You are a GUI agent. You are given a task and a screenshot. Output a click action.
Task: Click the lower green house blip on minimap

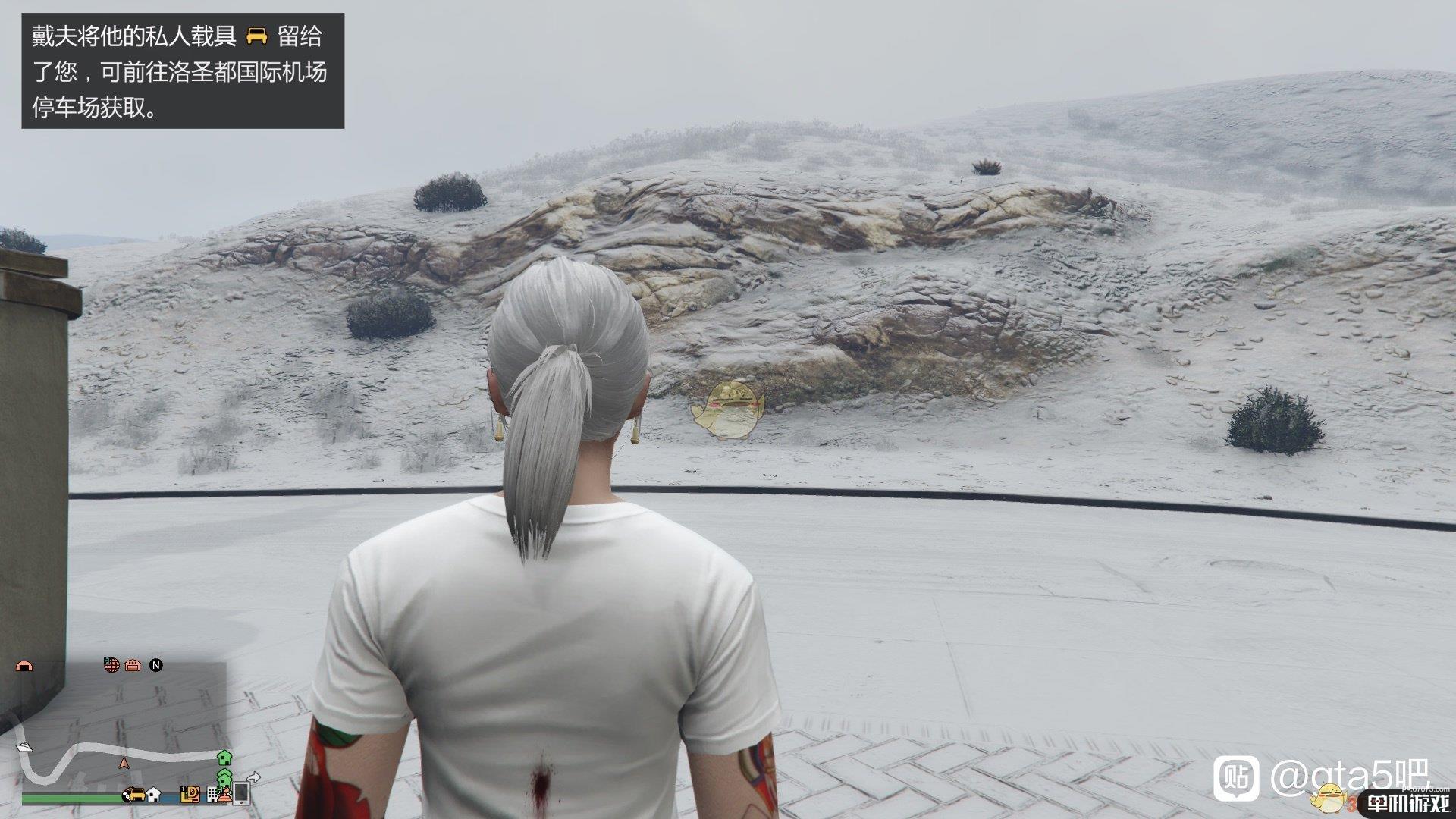click(224, 780)
